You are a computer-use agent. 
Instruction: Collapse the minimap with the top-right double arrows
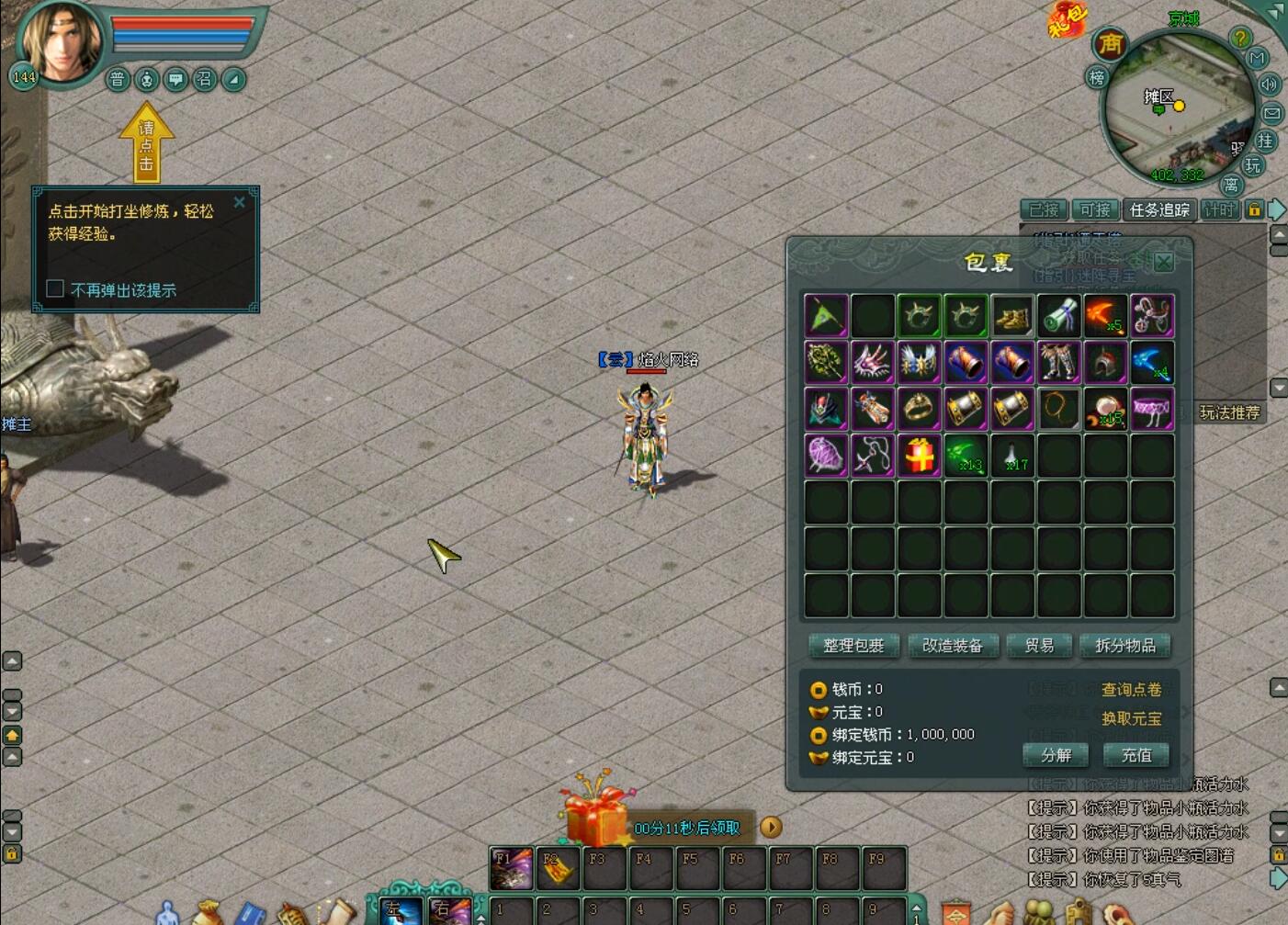pos(1275,10)
